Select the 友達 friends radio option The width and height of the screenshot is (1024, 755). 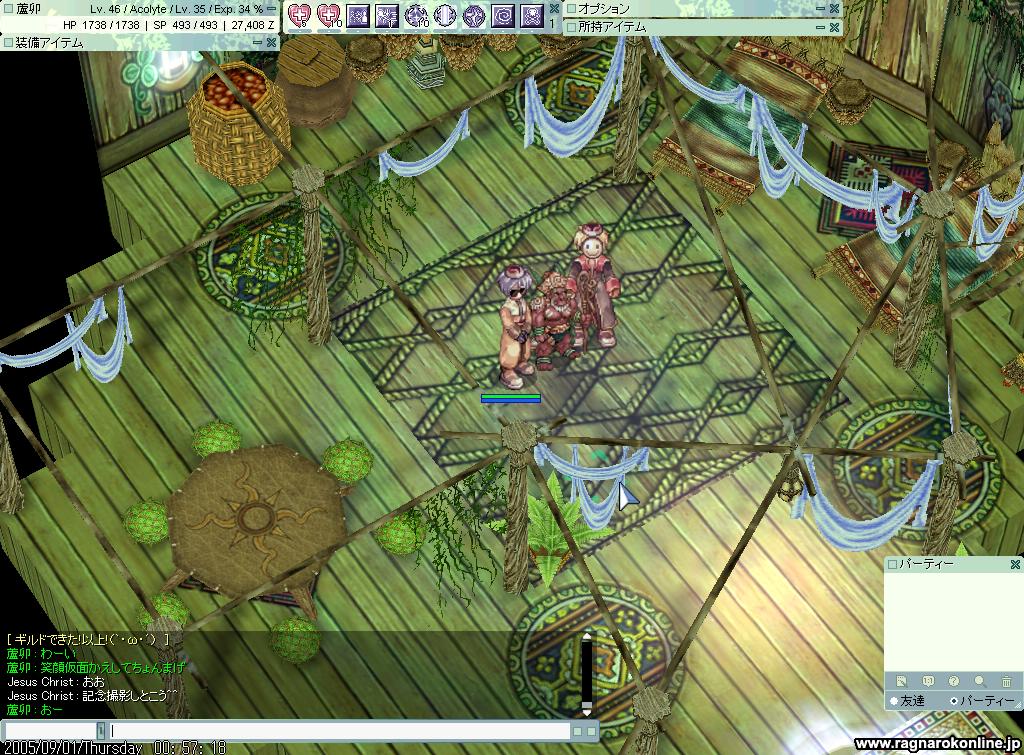(894, 701)
